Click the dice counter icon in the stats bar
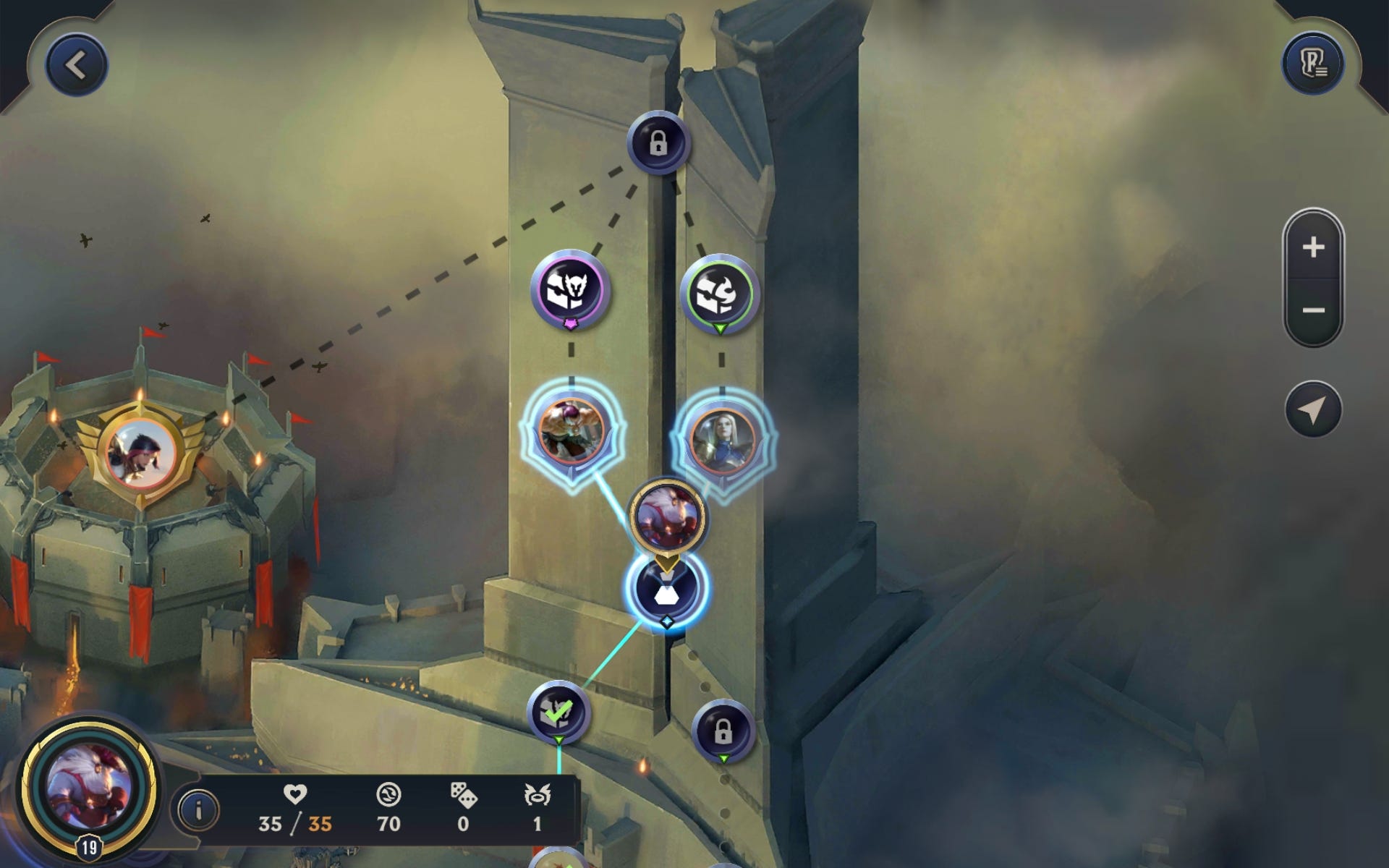This screenshot has width=1389, height=868. (466, 793)
